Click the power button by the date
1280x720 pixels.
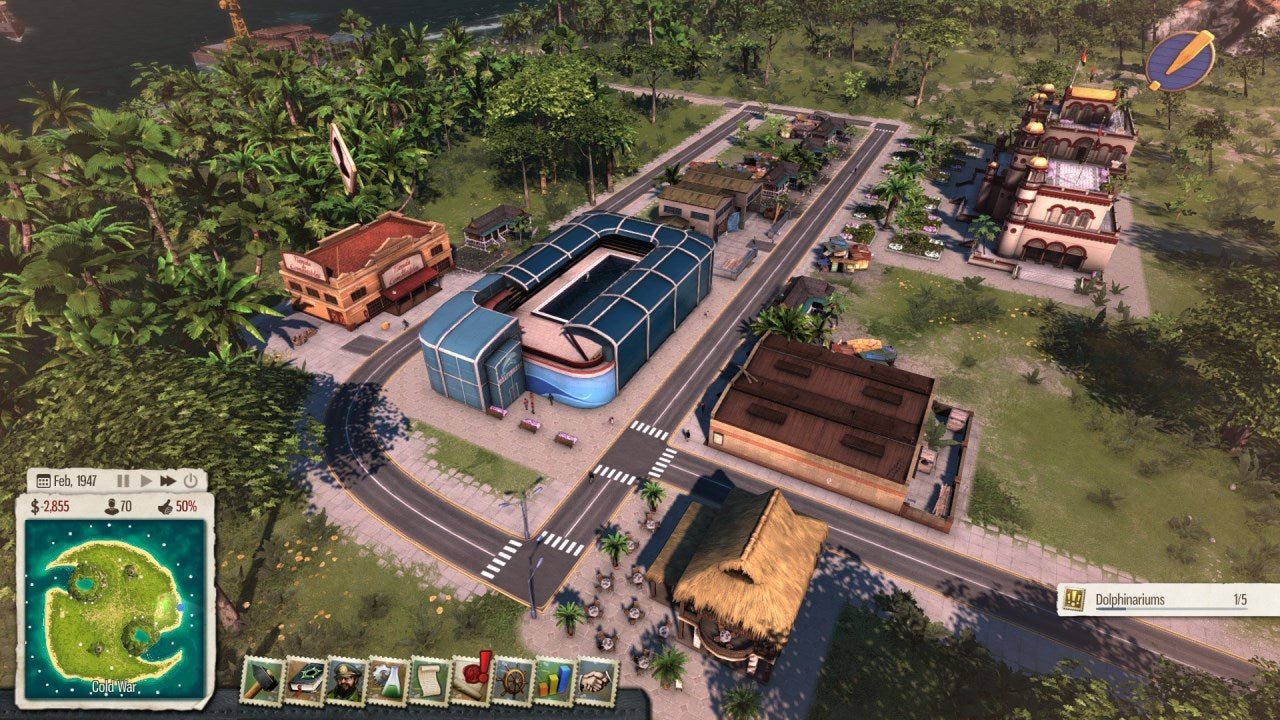coord(191,481)
